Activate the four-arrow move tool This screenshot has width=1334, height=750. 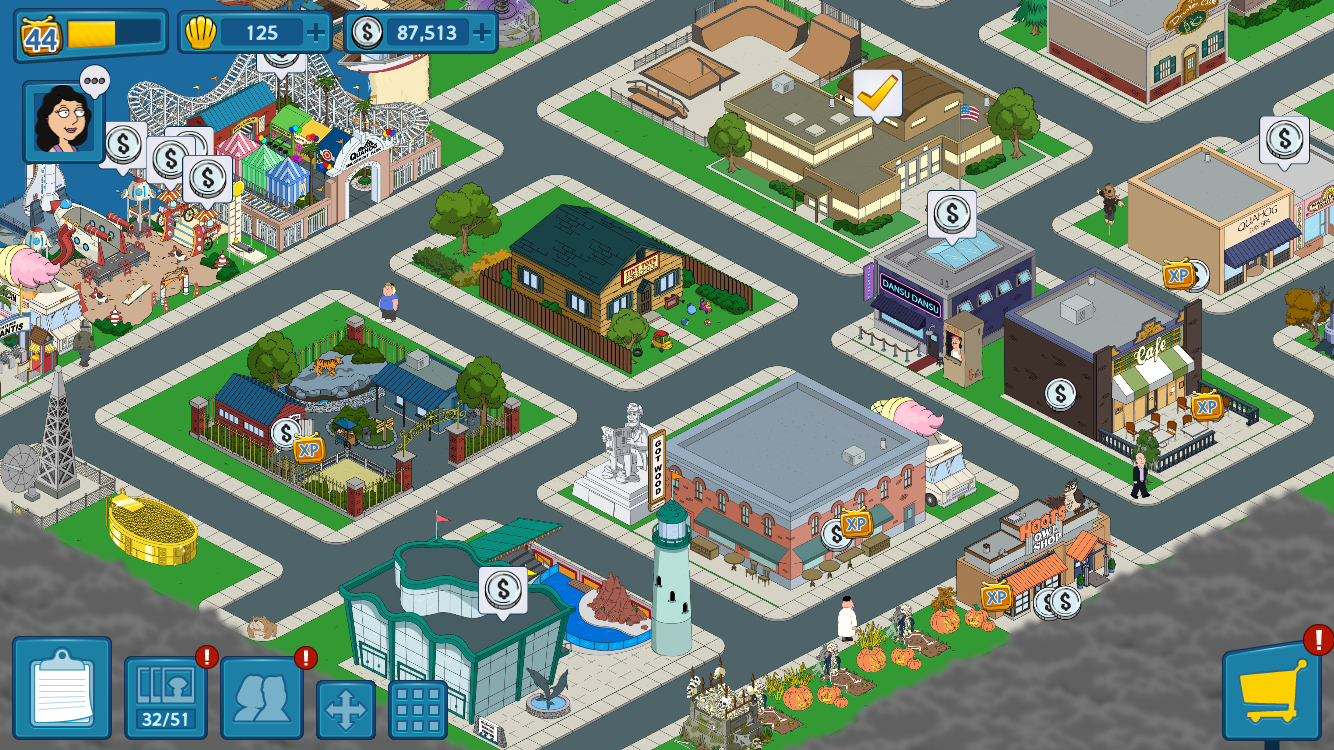[x=346, y=709]
